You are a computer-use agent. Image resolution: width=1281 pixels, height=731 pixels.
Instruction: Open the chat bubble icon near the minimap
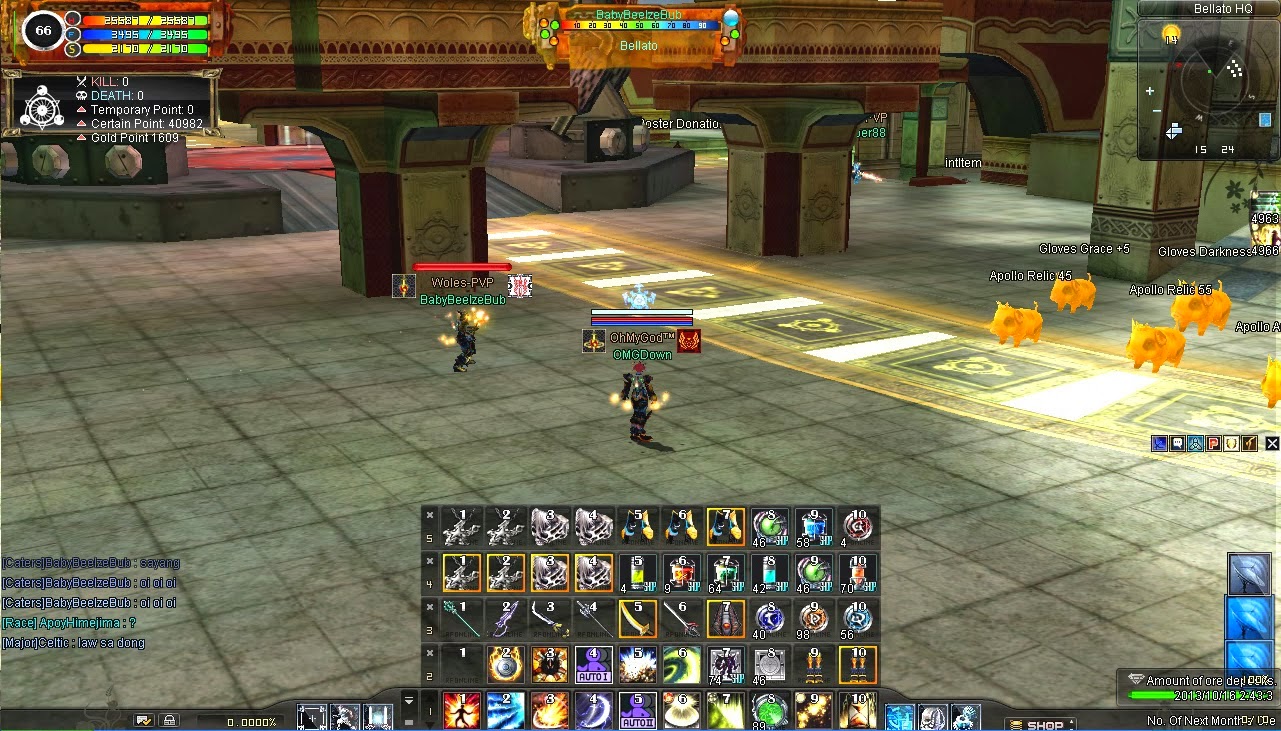point(1177,443)
